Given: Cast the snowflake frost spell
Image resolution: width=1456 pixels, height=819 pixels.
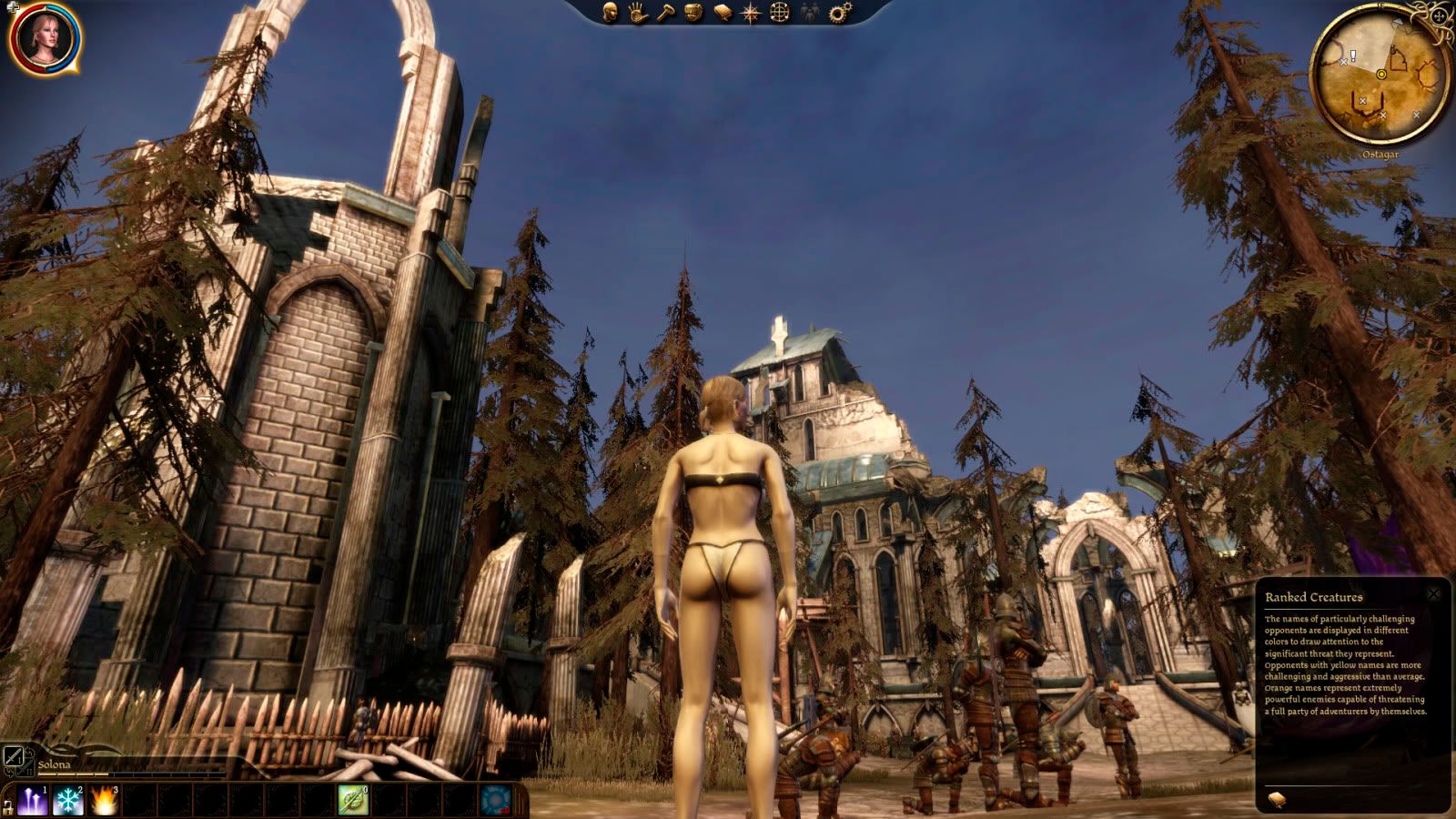Looking at the screenshot, I should 68,801.
